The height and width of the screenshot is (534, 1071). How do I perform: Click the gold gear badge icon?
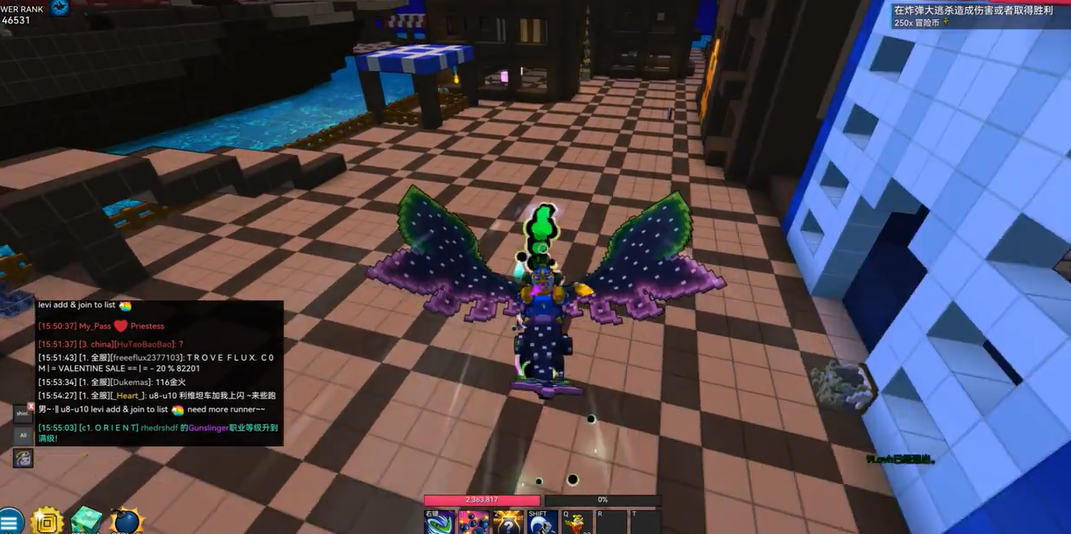pos(48,521)
